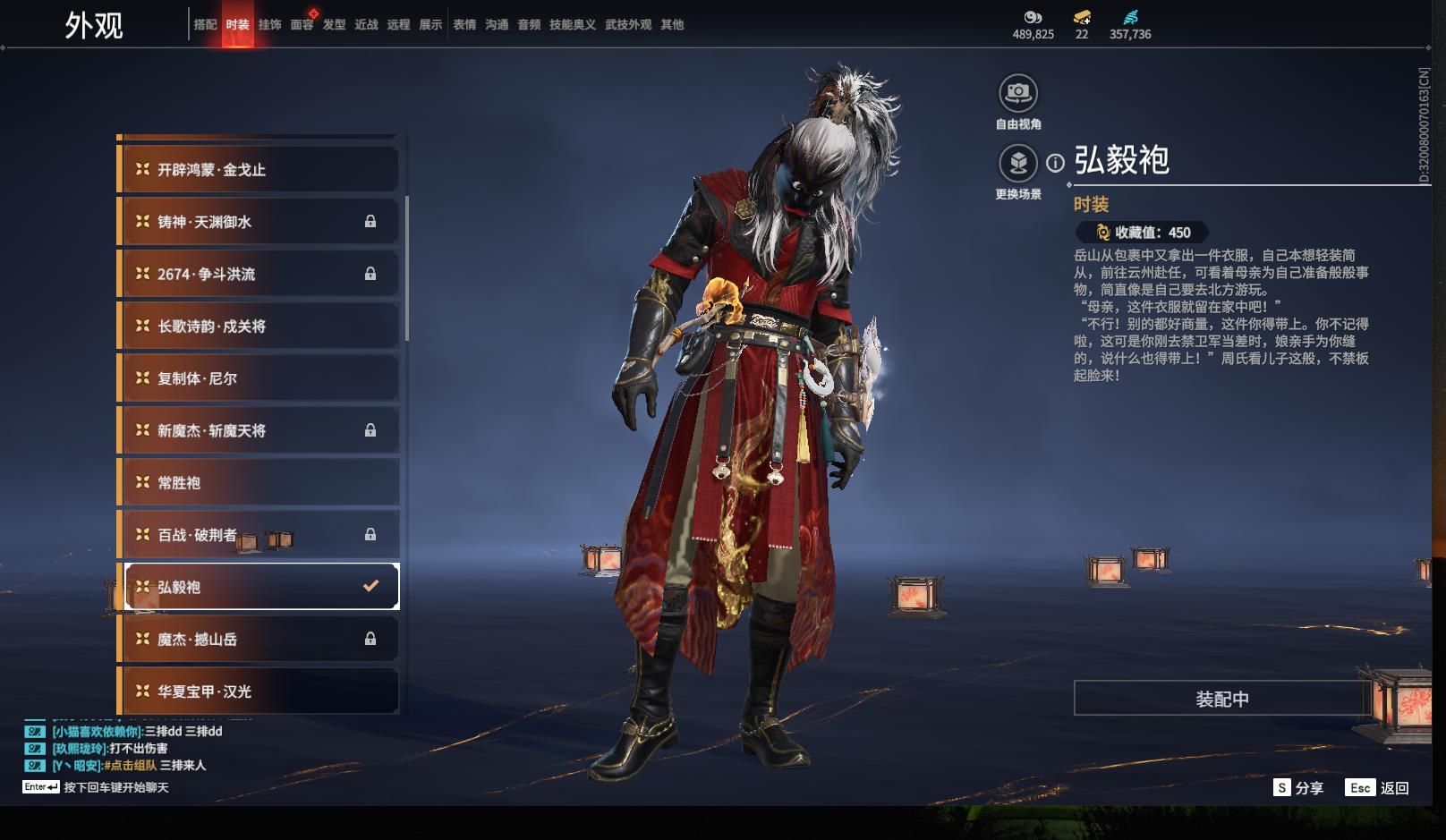Select the 华夏宝甲·汉光 outfit
Image resolution: width=1446 pixels, height=840 pixels.
259,692
